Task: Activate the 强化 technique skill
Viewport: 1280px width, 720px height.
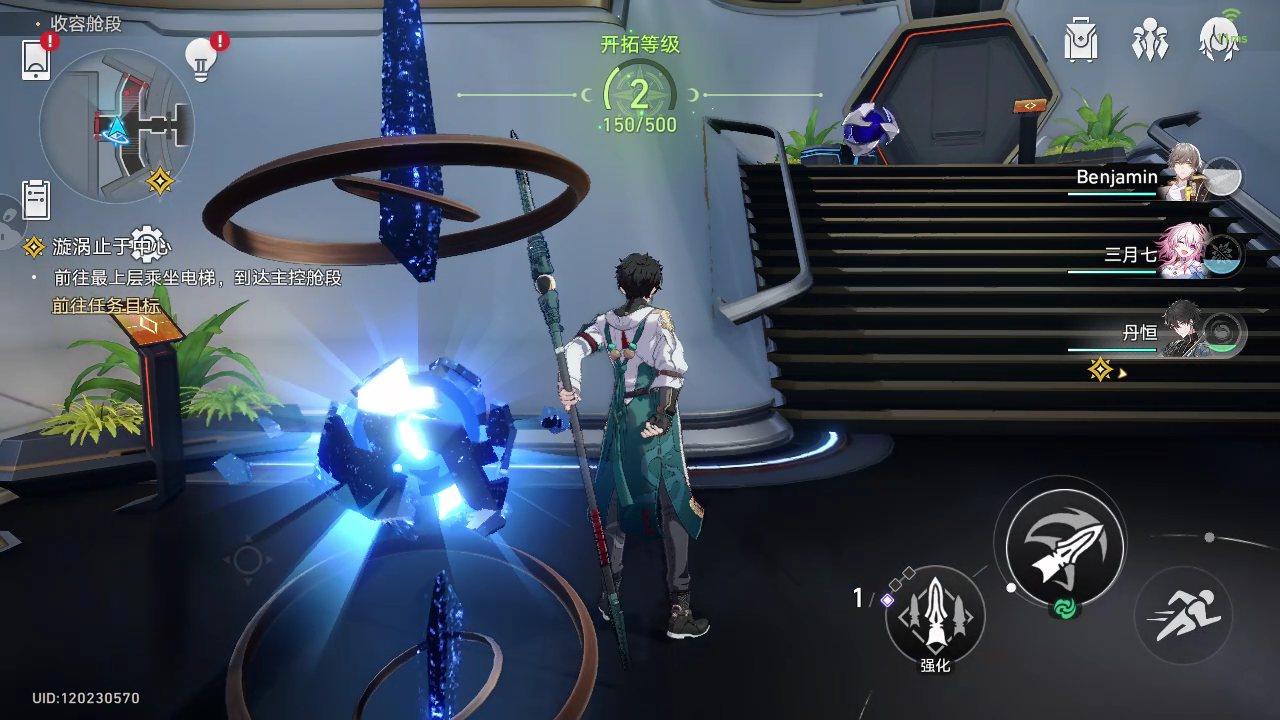Action: coord(935,613)
